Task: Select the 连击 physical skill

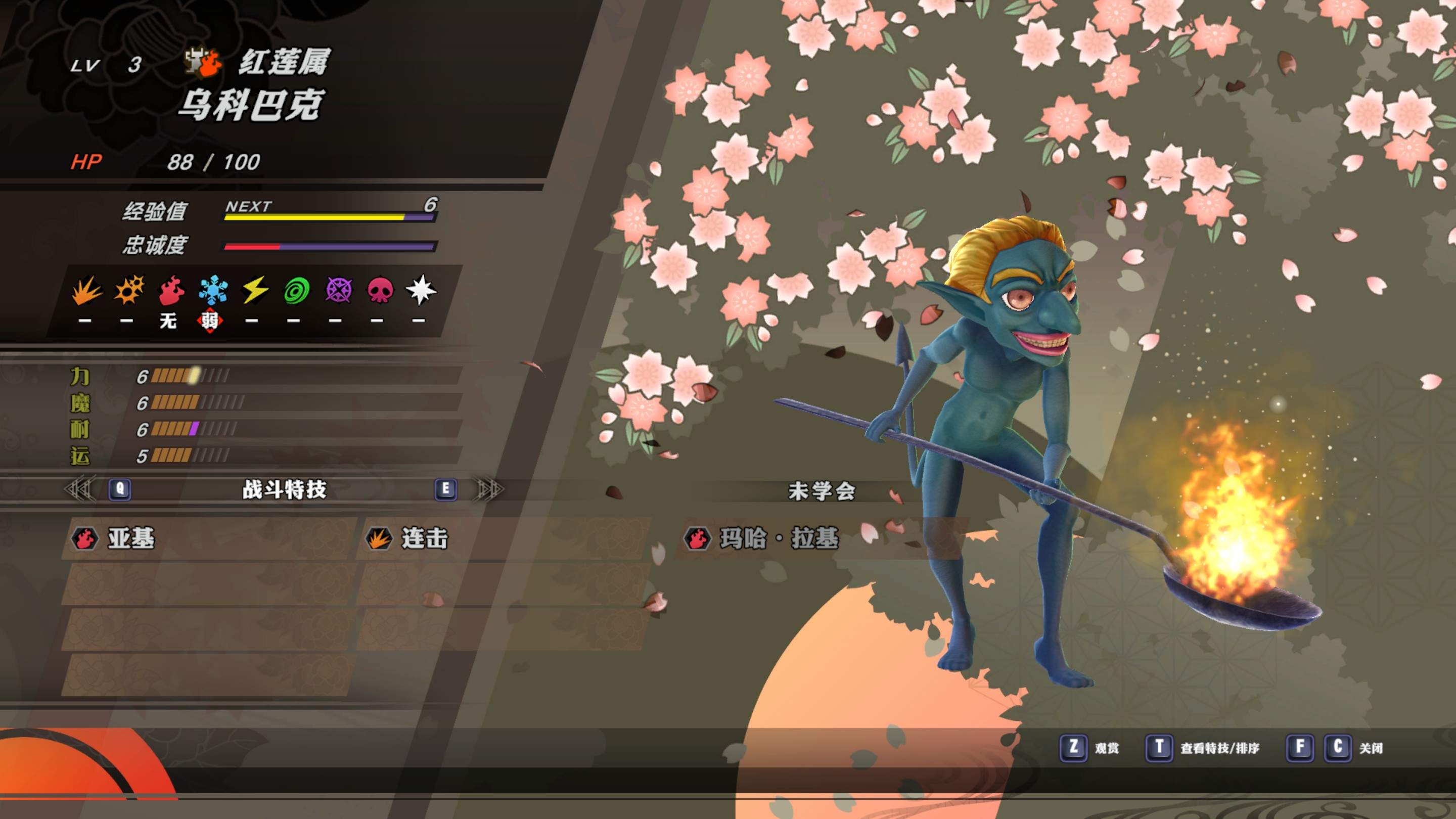Action: [x=424, y=538]
